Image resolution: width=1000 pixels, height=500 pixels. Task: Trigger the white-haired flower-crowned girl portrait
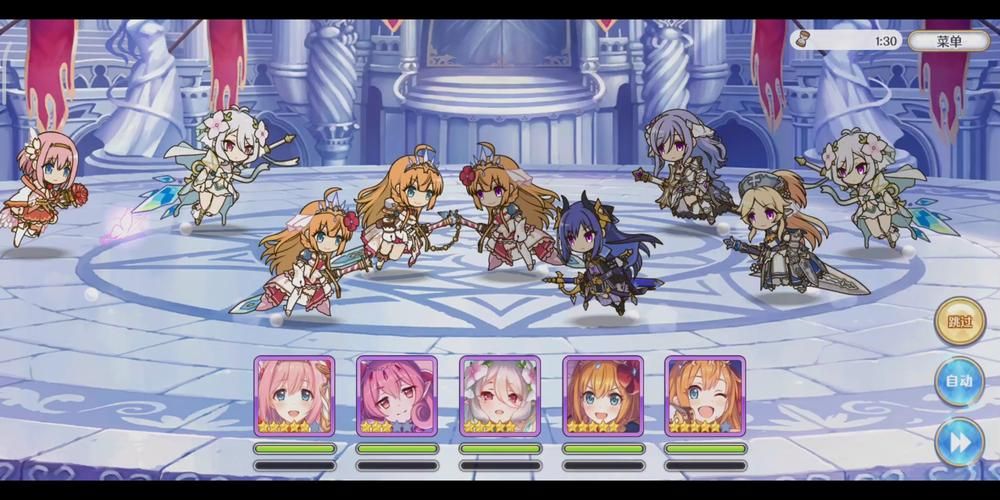[500, 395]
